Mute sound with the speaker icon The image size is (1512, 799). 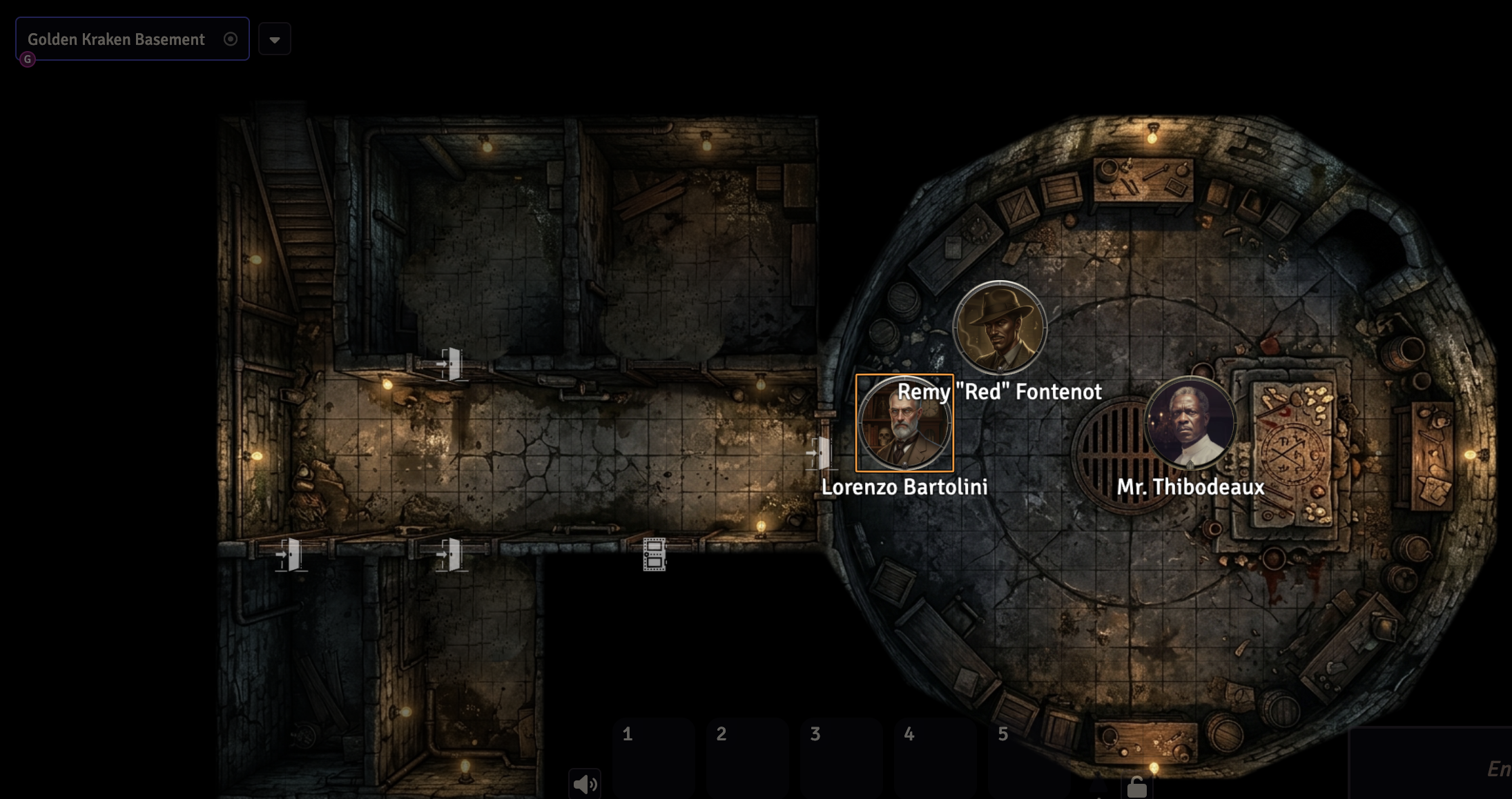point(585,784)
